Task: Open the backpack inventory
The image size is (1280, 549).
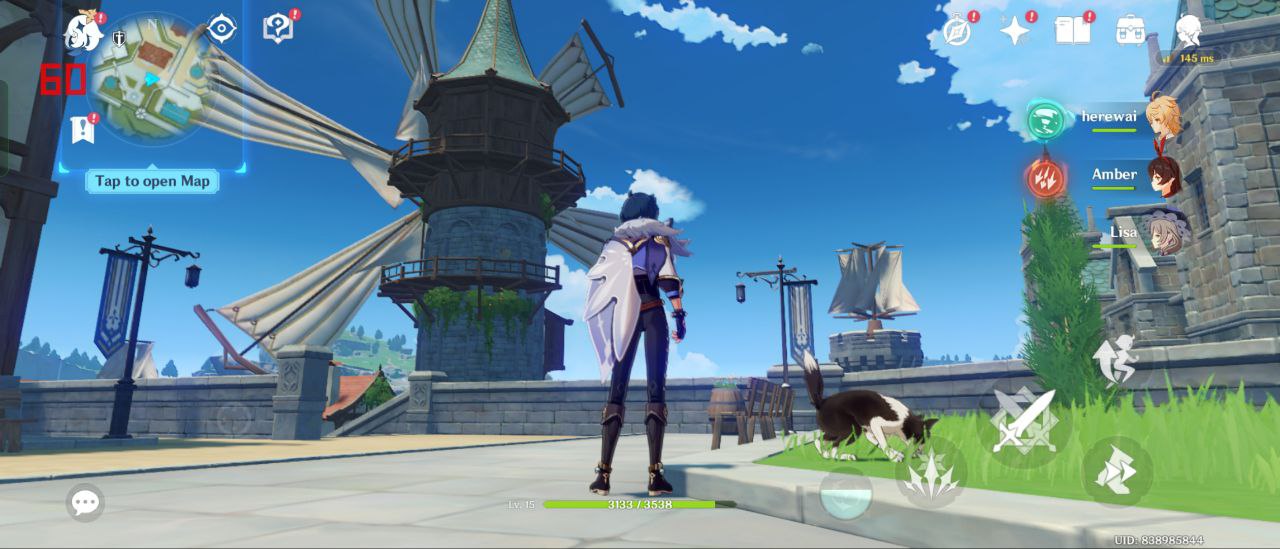Action: [1131, 30]
